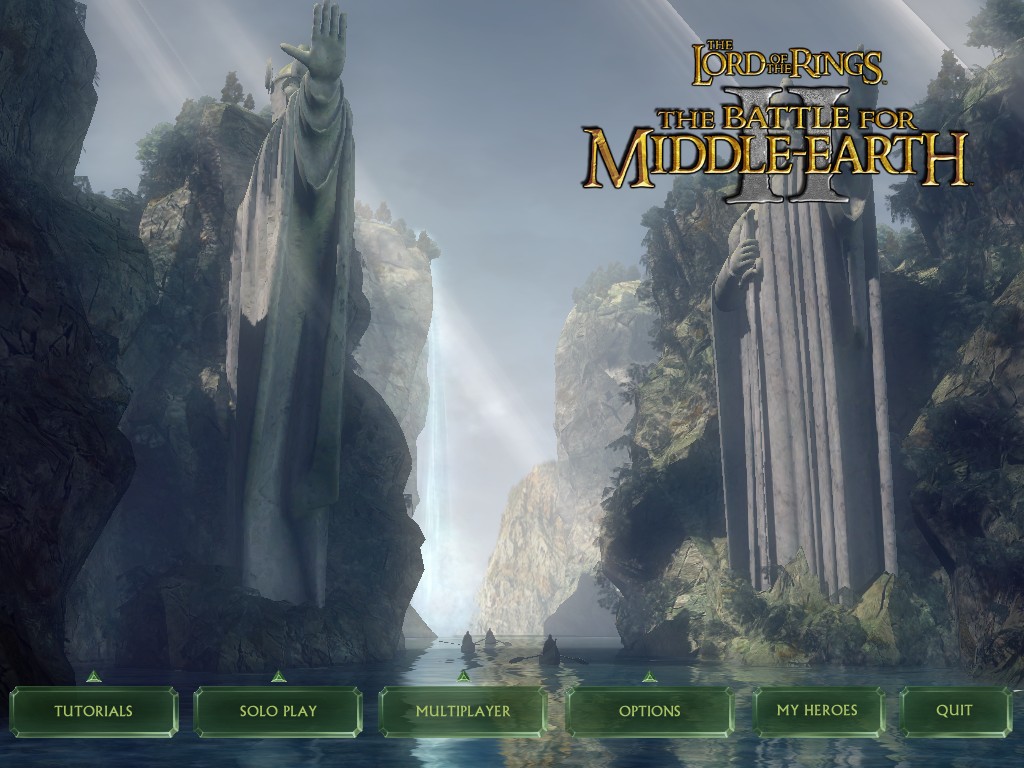1024x768 pixels.
Task: Open the Options menu
Action: click(x=649, y=711)
